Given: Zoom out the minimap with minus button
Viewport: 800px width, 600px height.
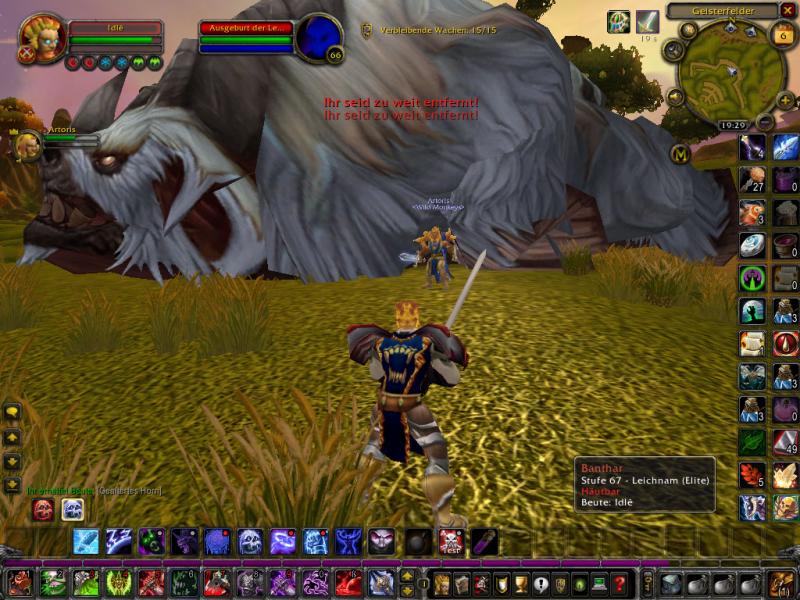Looking at the screenshot, I should click(x=765, y=123).
